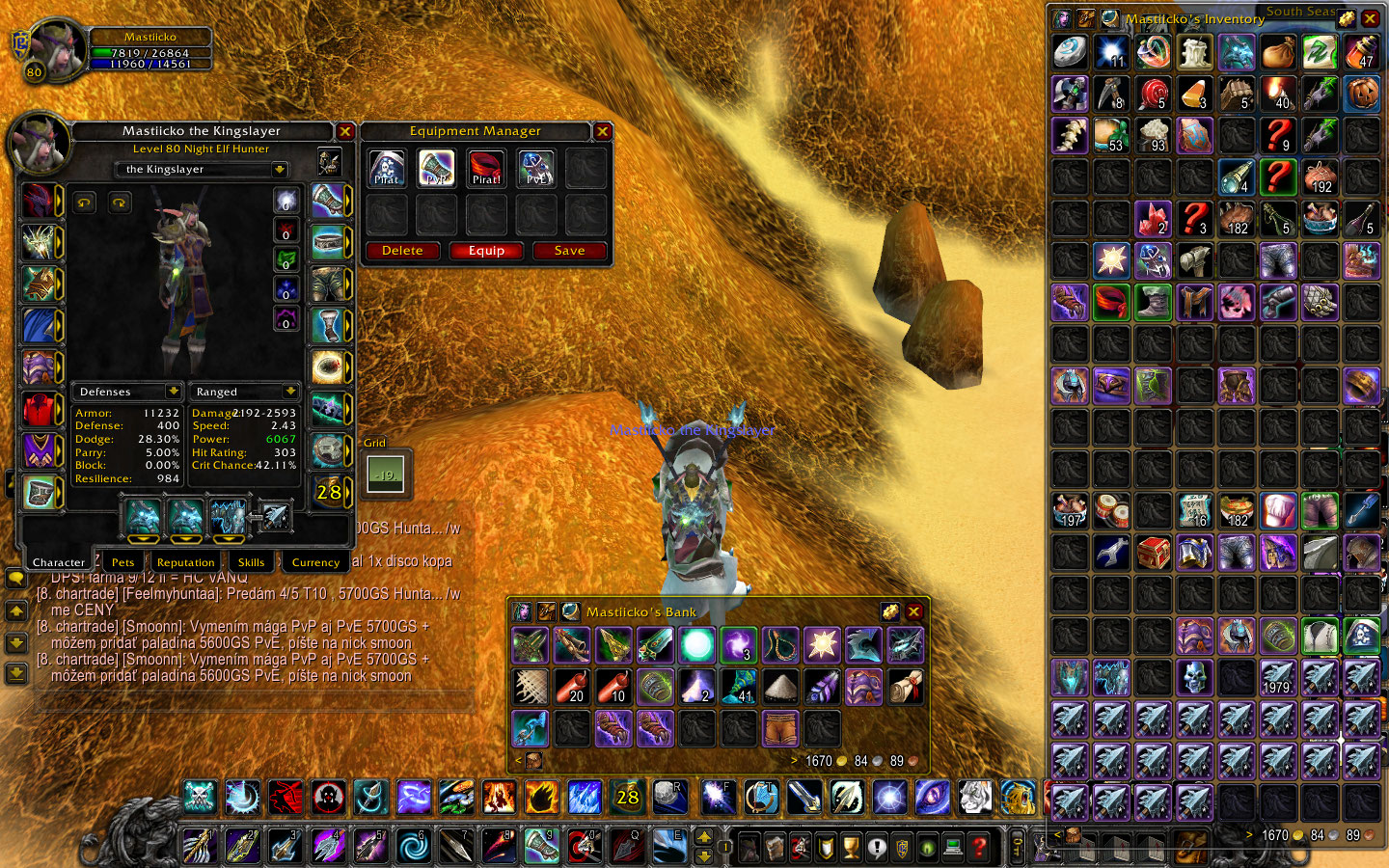Open the Defenses stat category dropdown

point(174,392)
